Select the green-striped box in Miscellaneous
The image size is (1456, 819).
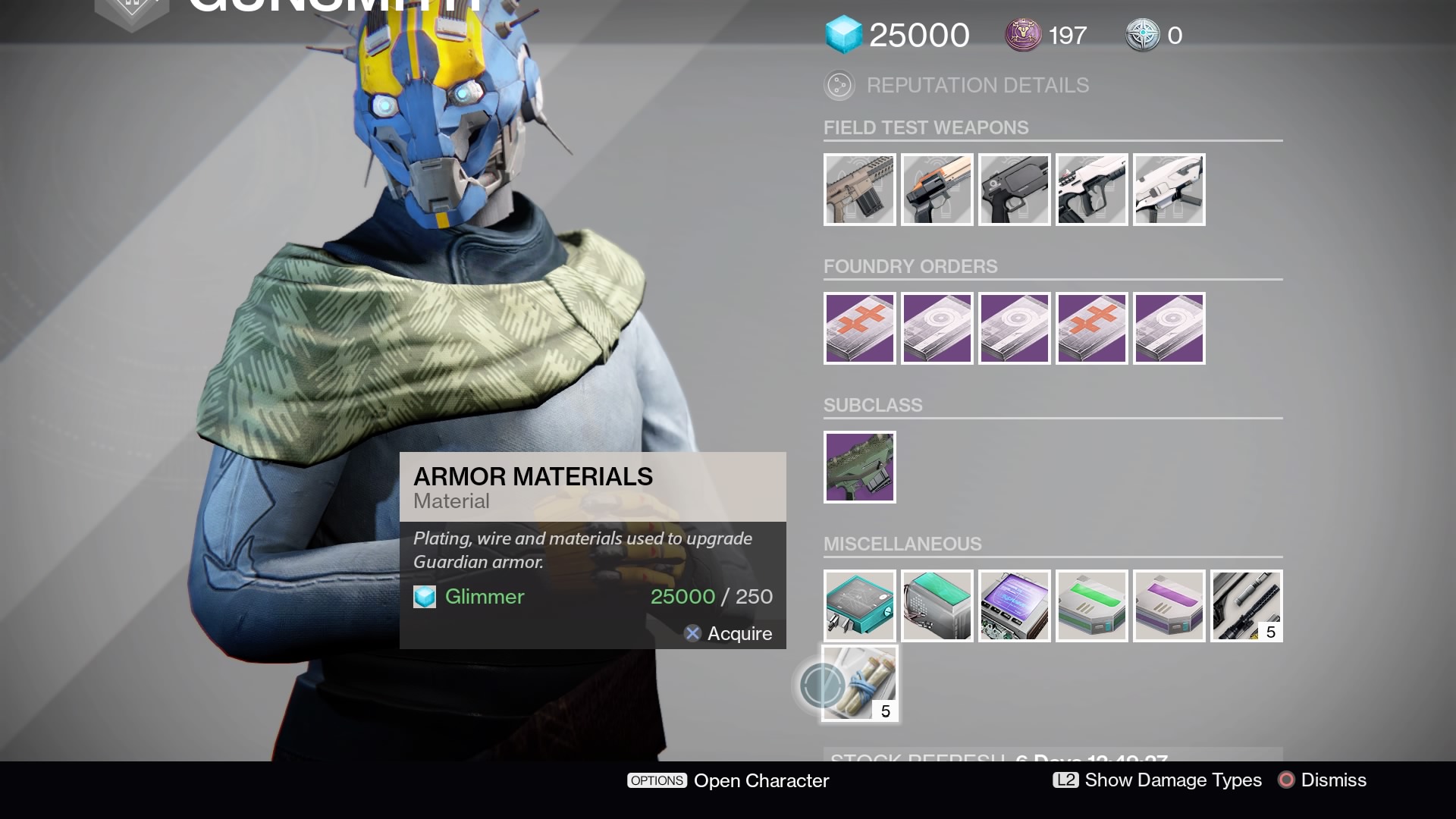pyautogui.click(x=1092, y=605)
